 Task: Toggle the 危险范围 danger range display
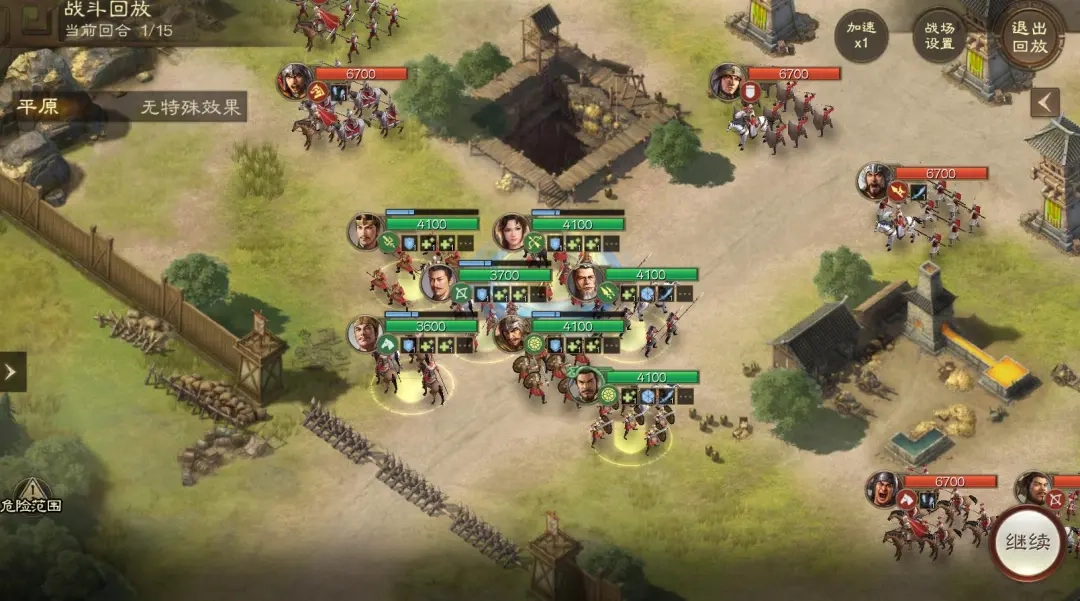(x=30, y=495)
